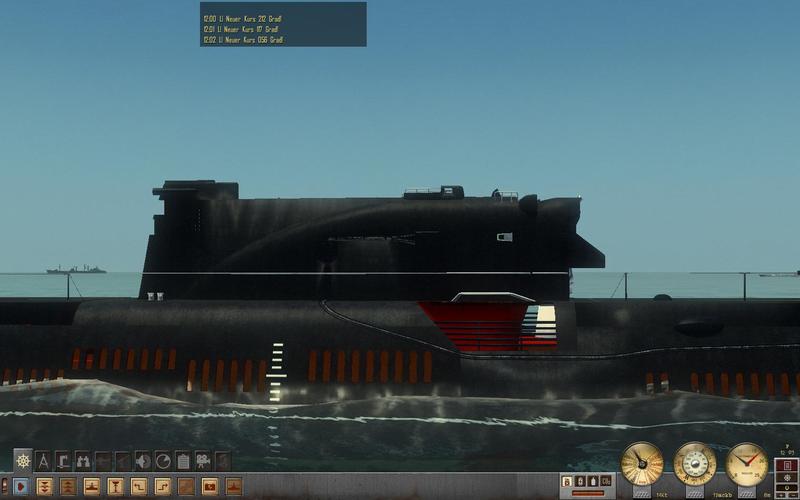Screen dimensions: 800x500
Task: Go to periscope depth order button
Action: pyautogui.click(x=115, y=486)
